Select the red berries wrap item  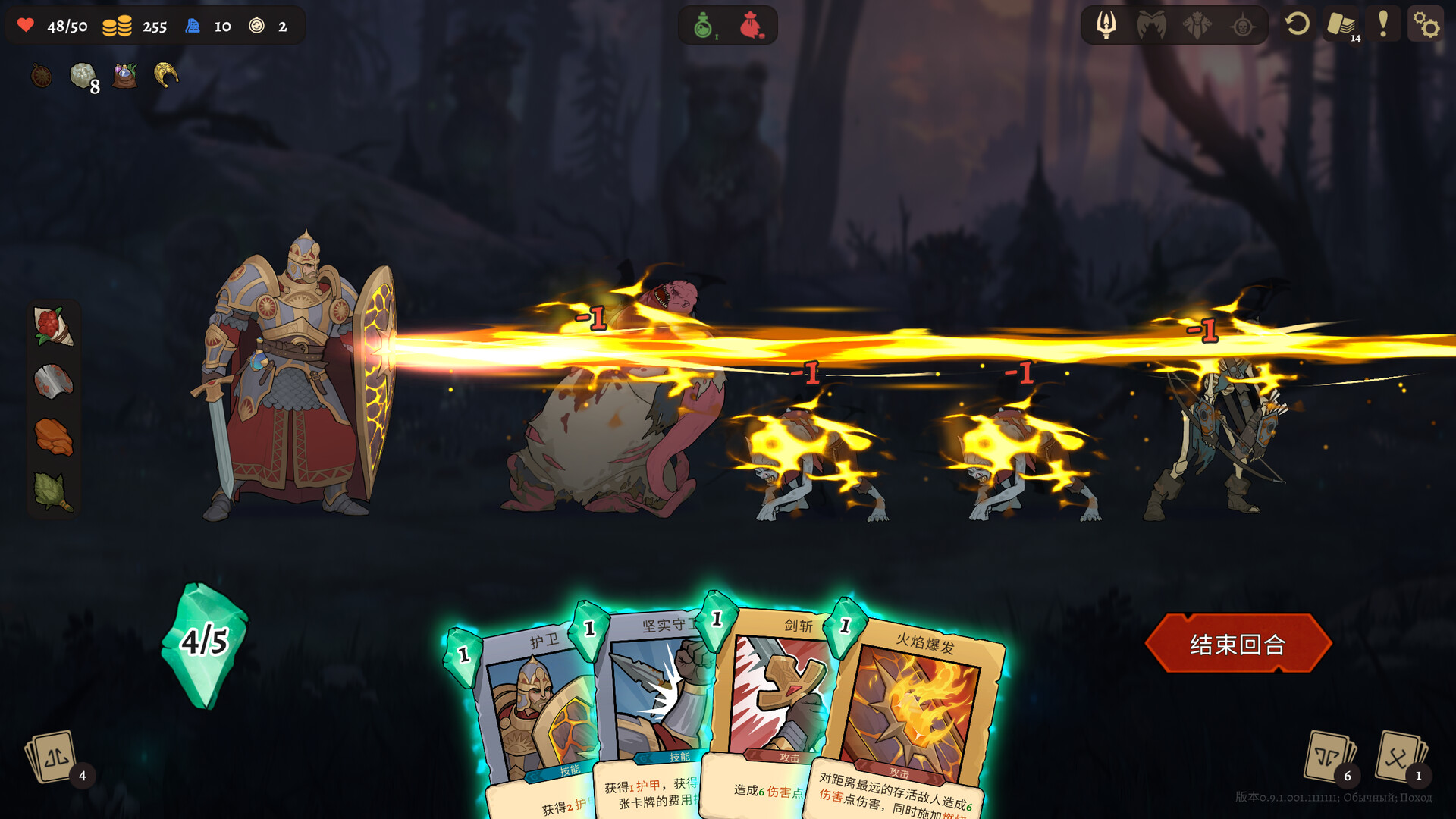click(x=53, y=326)
